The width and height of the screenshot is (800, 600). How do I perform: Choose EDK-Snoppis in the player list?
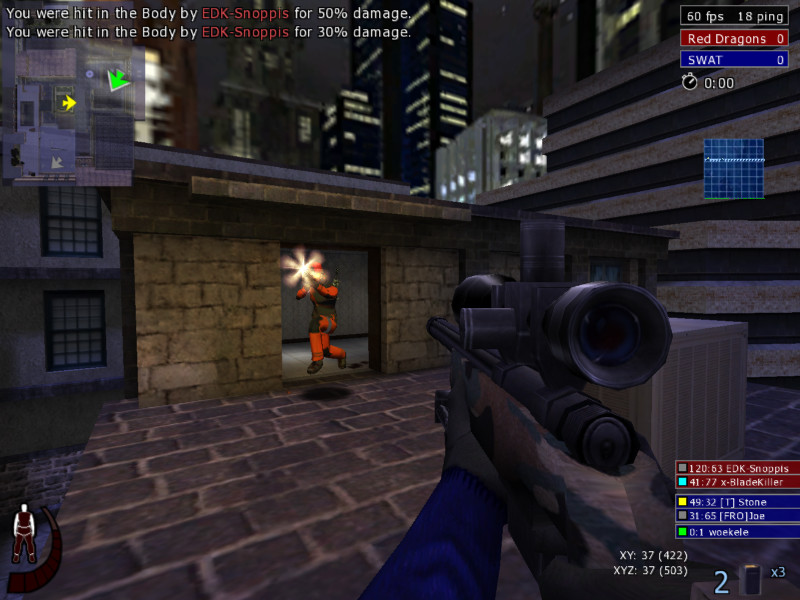click(x=737, y=467)
